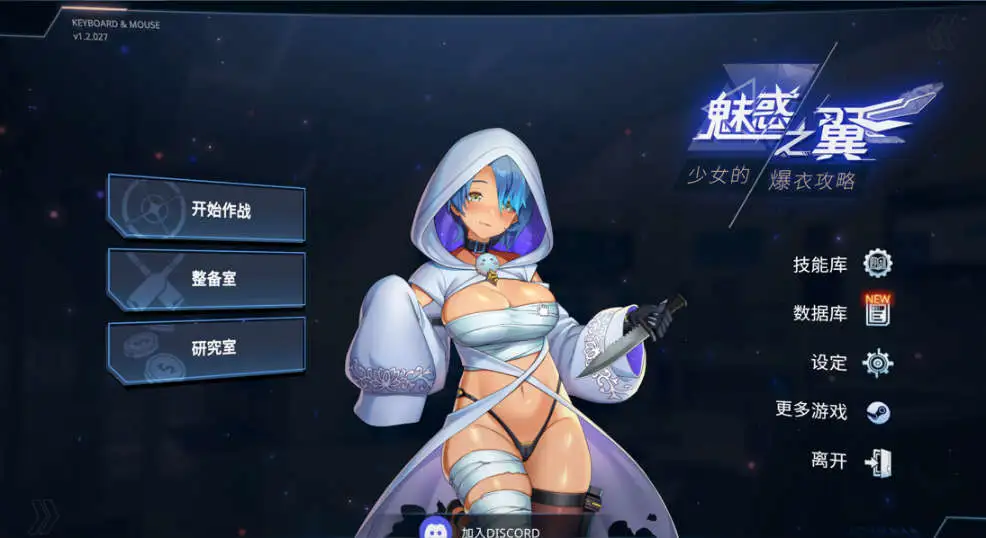Select 更多游戏 more games on Steam
This screenshot has height=538, width=986.
pyautogui.click(x=832, y=411)
